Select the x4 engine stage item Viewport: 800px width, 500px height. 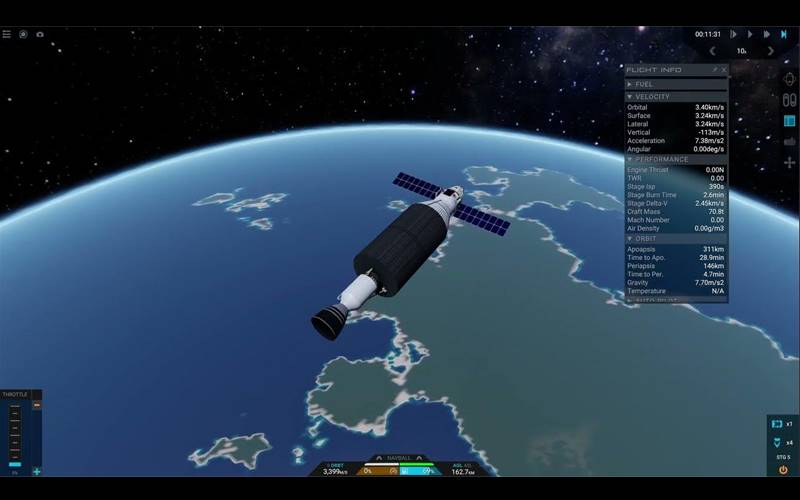click(782, 442)
